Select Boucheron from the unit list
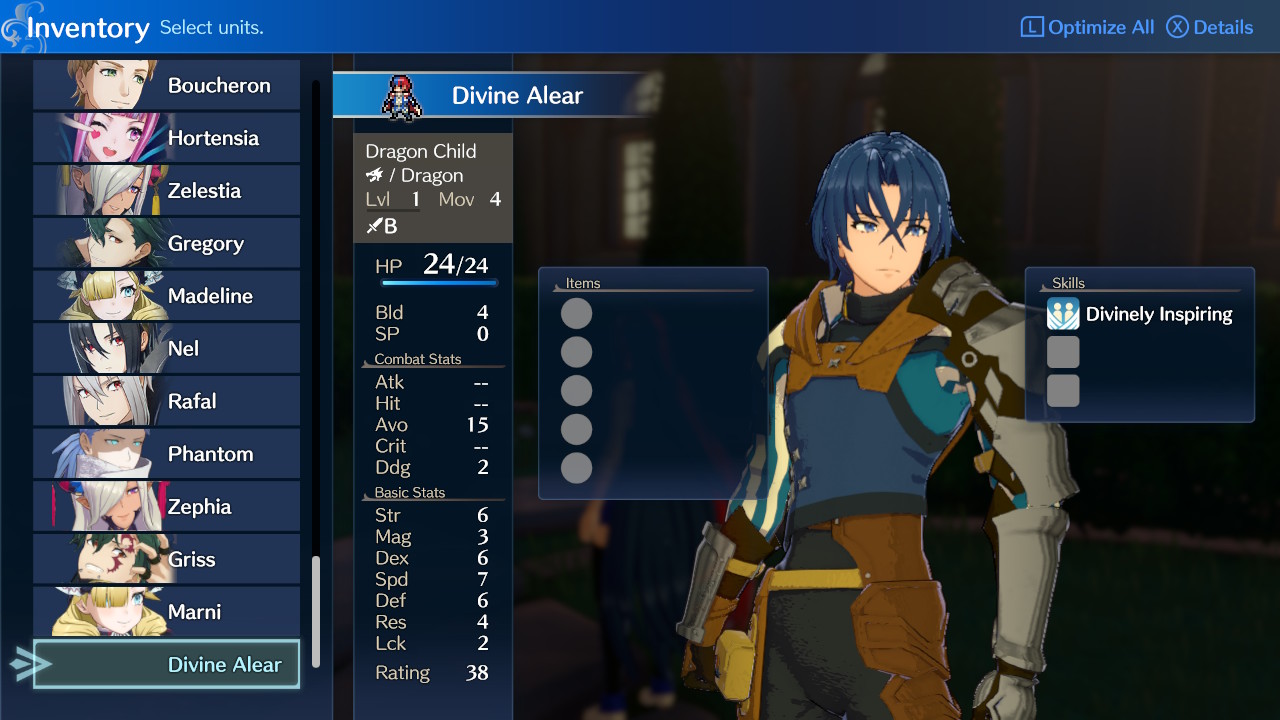Screen dimensions: 1280x720 [x=166, y=85]
